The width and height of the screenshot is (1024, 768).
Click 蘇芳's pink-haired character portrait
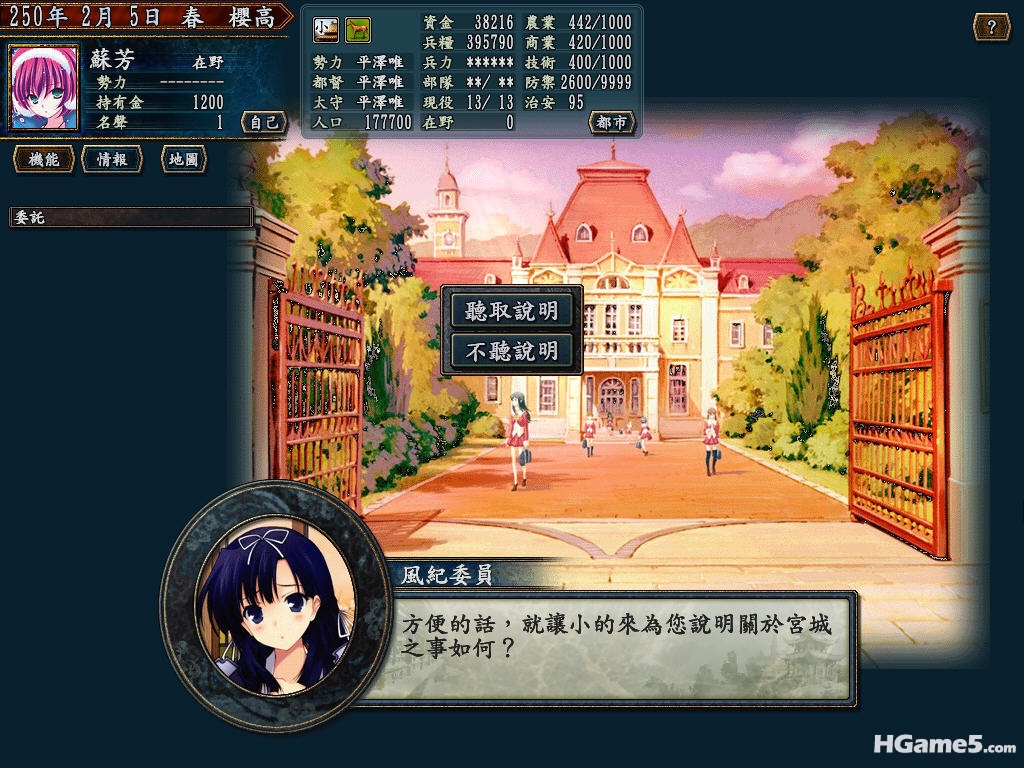(44, 88)
